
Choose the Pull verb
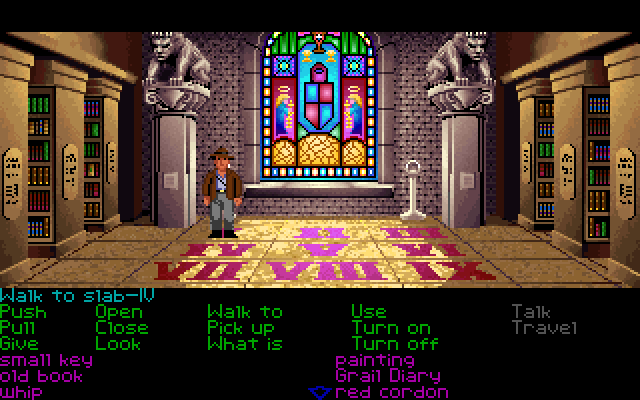click(x=22, y=328)
